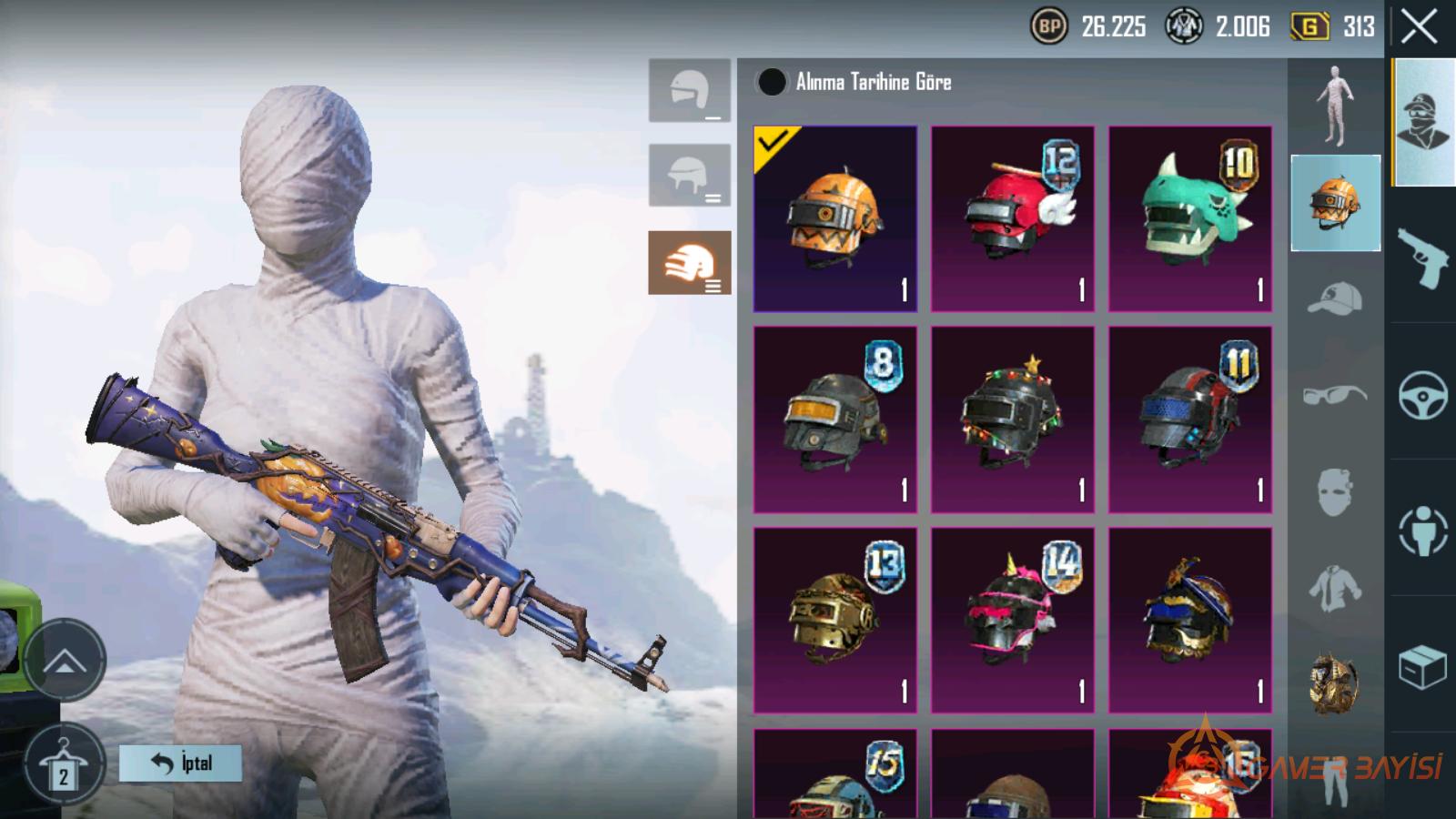This screenshot has height=819, width=1456.
Task: Switch to the vehicle skins section
Action: click(x=1422, y=395)
